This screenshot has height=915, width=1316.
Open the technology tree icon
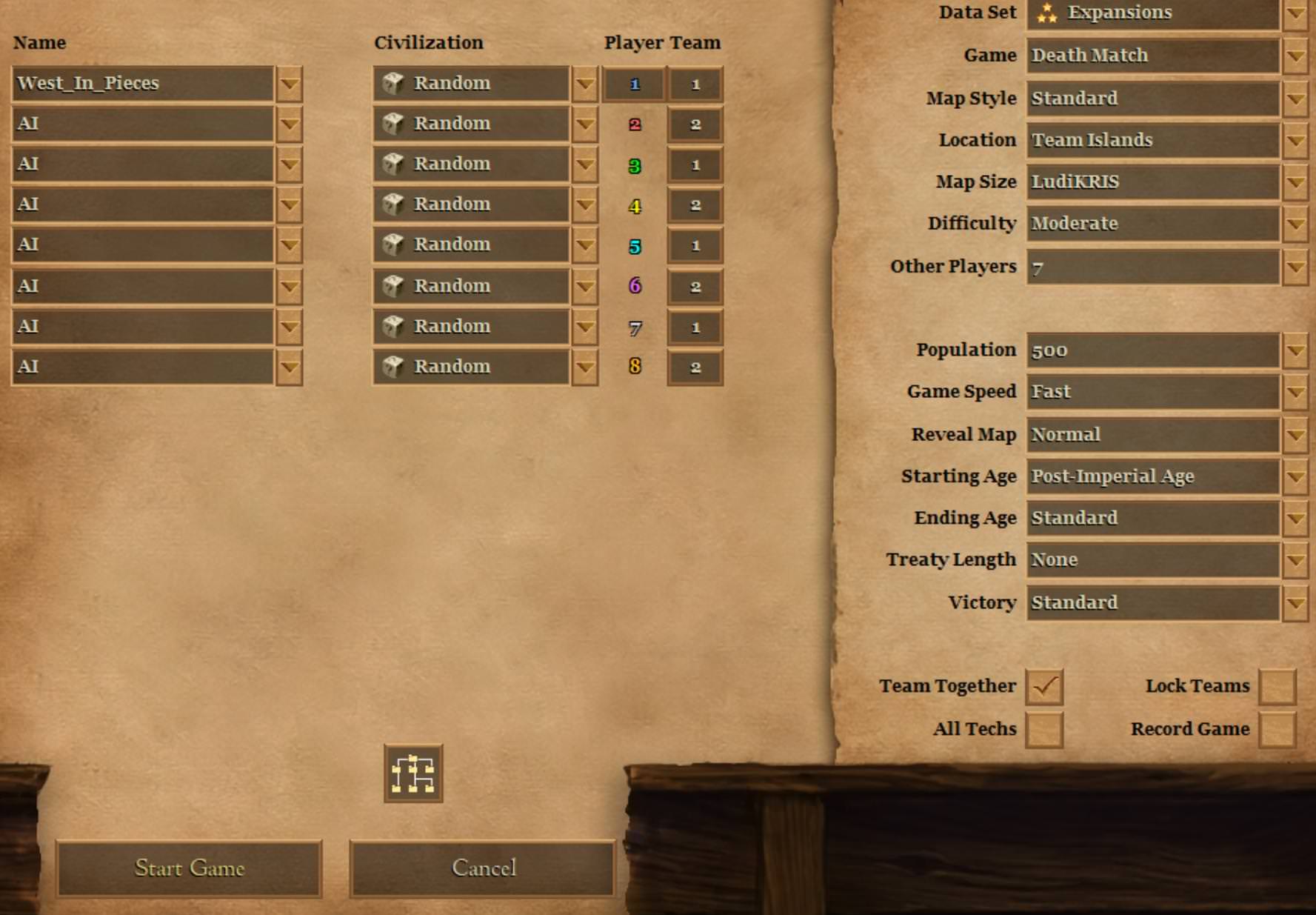point(413,774)
